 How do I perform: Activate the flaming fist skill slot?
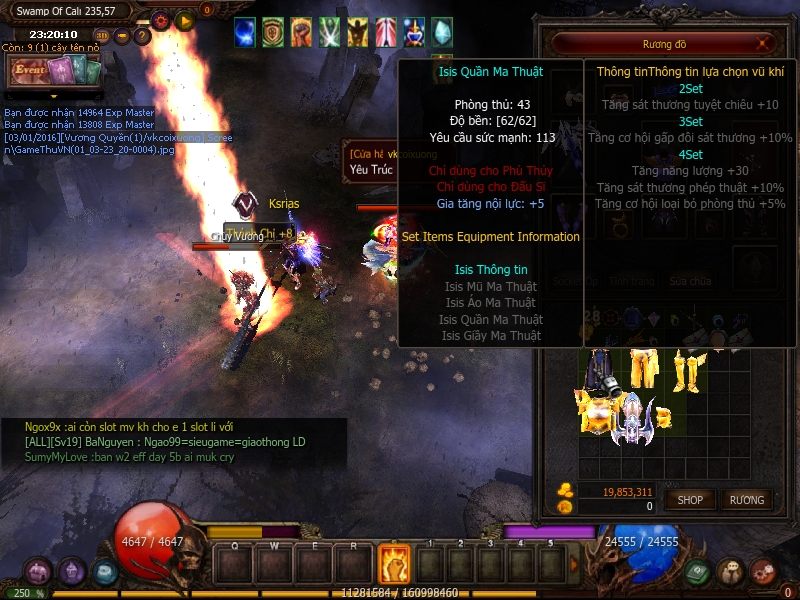(x=394, y=564)
